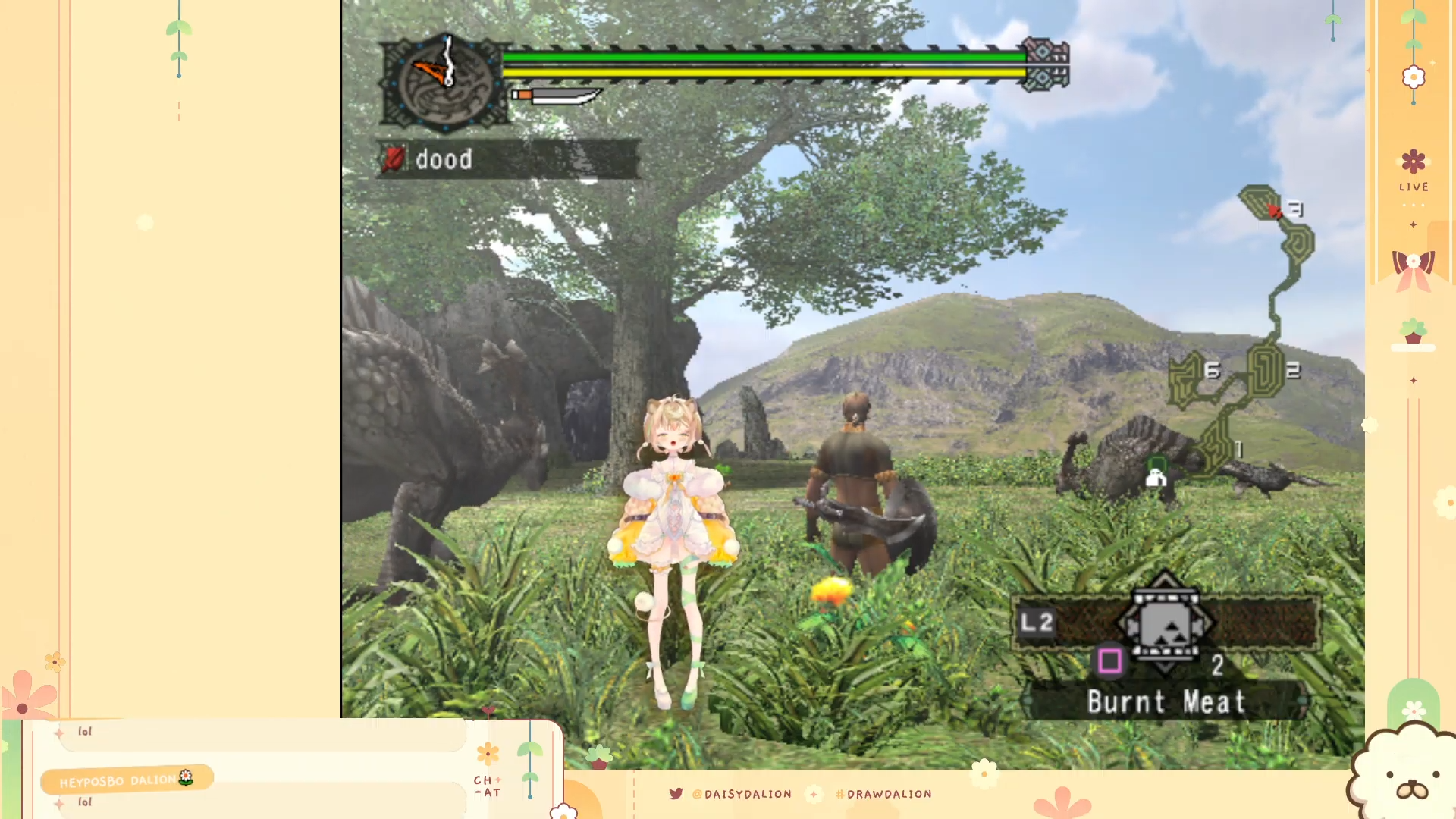Click the quest timer clock dial
The height and width of the screenshot is (819, 1456).
[x=445, y=80]
